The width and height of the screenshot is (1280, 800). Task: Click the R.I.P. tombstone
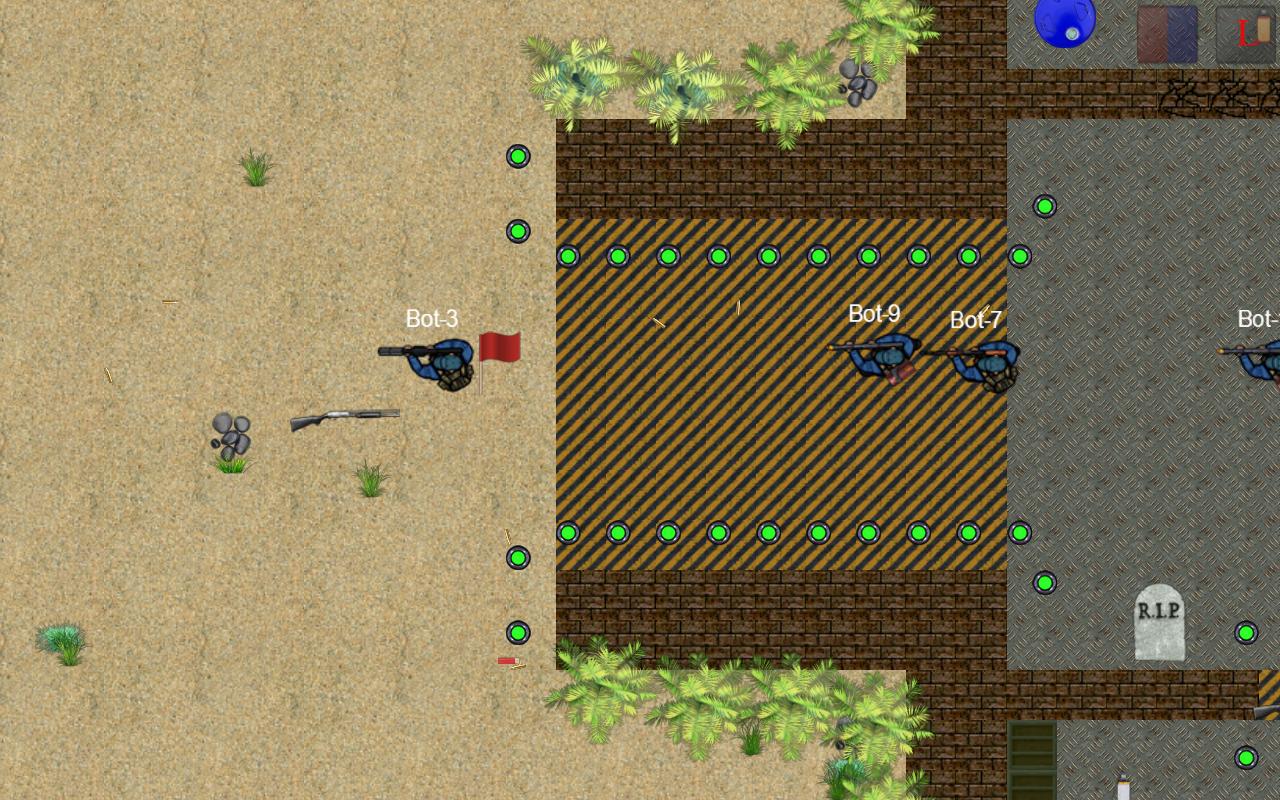[x=1159, y=623]
